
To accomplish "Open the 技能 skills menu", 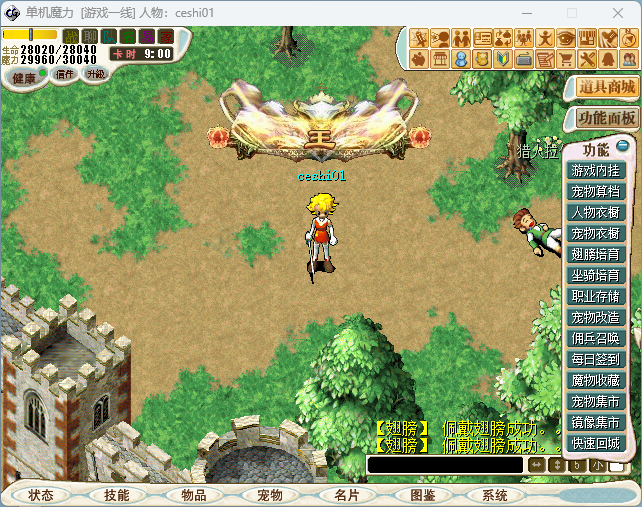I will (109, 495).
